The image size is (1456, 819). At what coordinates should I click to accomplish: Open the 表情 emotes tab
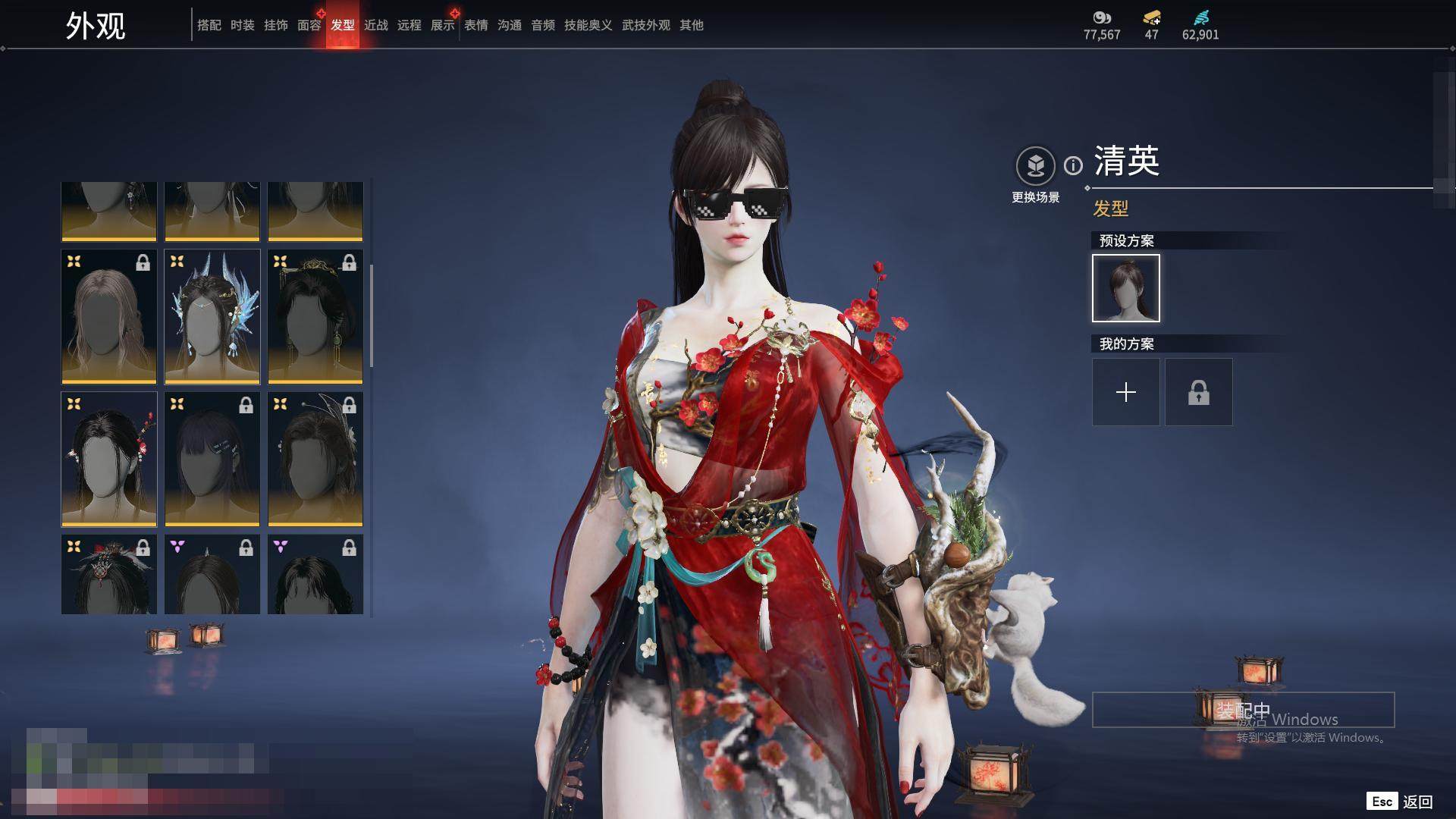[x=475, y=25]
